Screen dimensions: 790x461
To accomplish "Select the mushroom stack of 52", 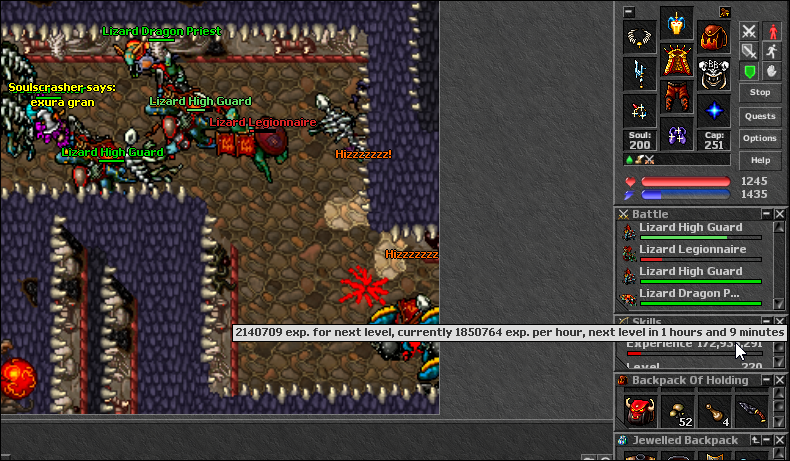I will (676, 410).
